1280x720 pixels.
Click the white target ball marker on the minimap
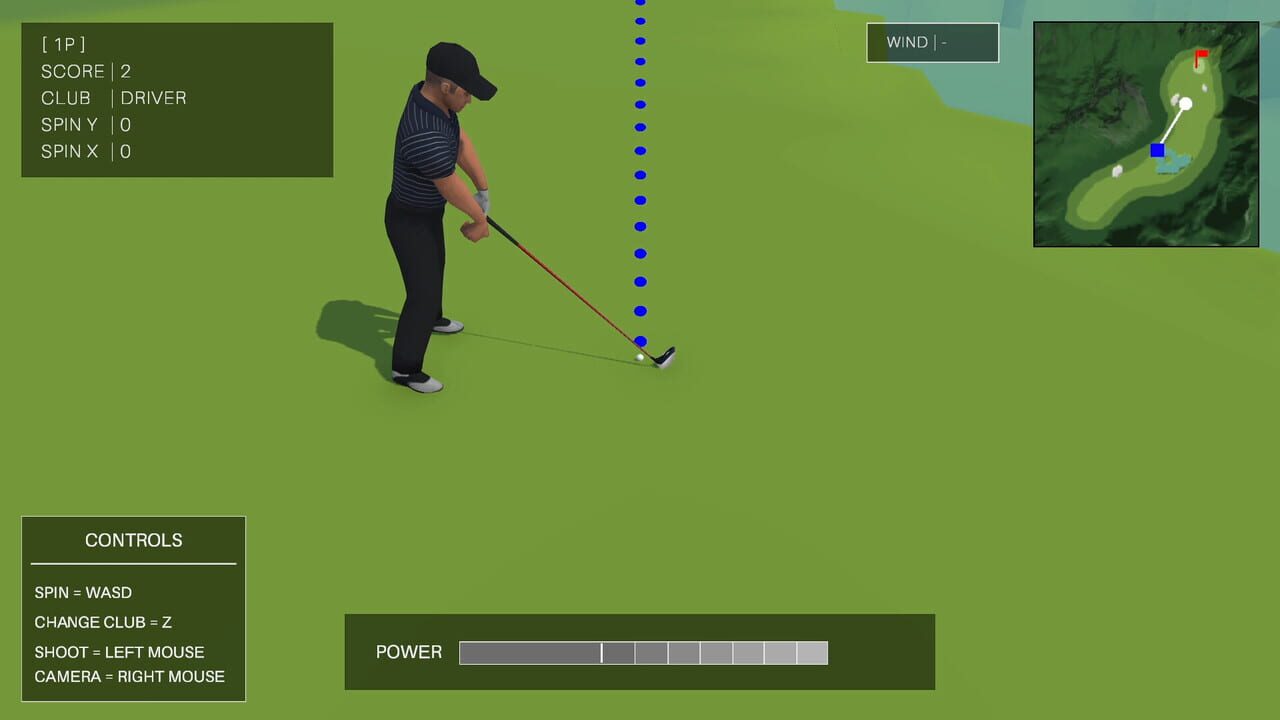(x=1186, y=103)
